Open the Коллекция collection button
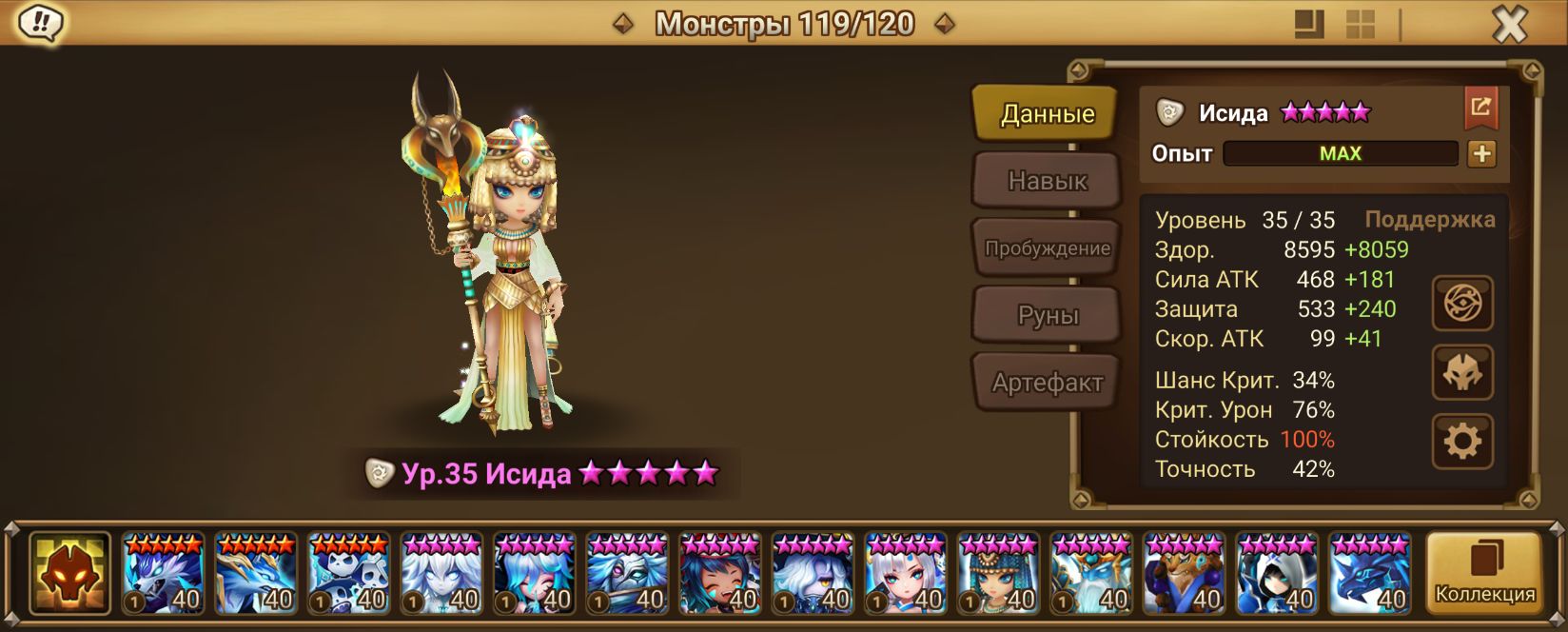The image size is (1568, 632). pos(1484,573)
